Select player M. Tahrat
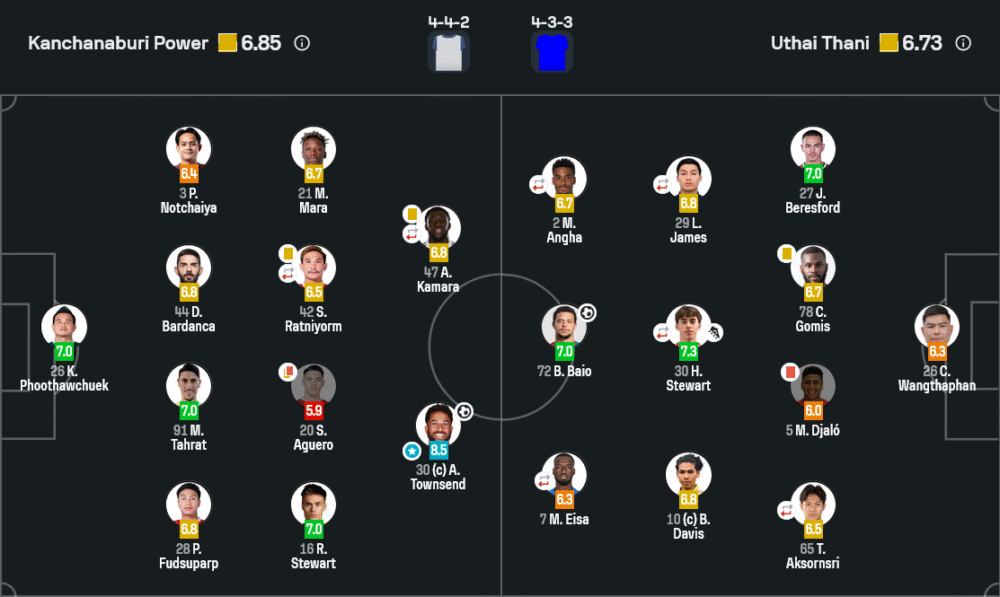This screenshot has height=597, width=1000. click(188, 386)
